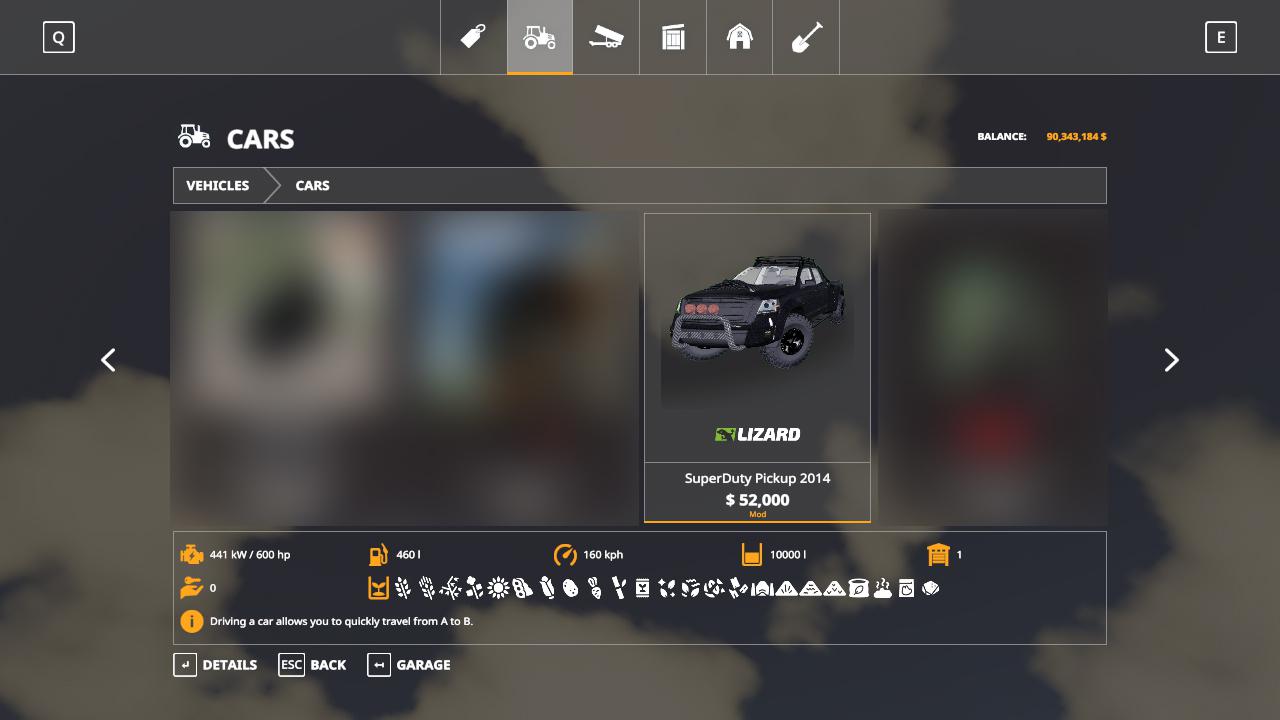Select the SuperDuty Pickup 2014 card
The height and width of the screenshot is (720, 1280).
pos(757,367)
